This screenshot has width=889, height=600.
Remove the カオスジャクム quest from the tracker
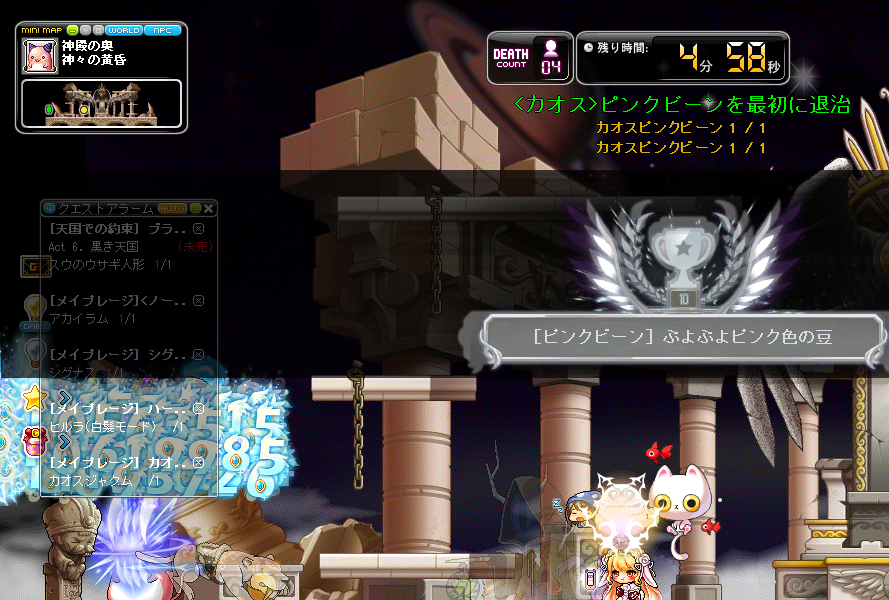point(198,463)
